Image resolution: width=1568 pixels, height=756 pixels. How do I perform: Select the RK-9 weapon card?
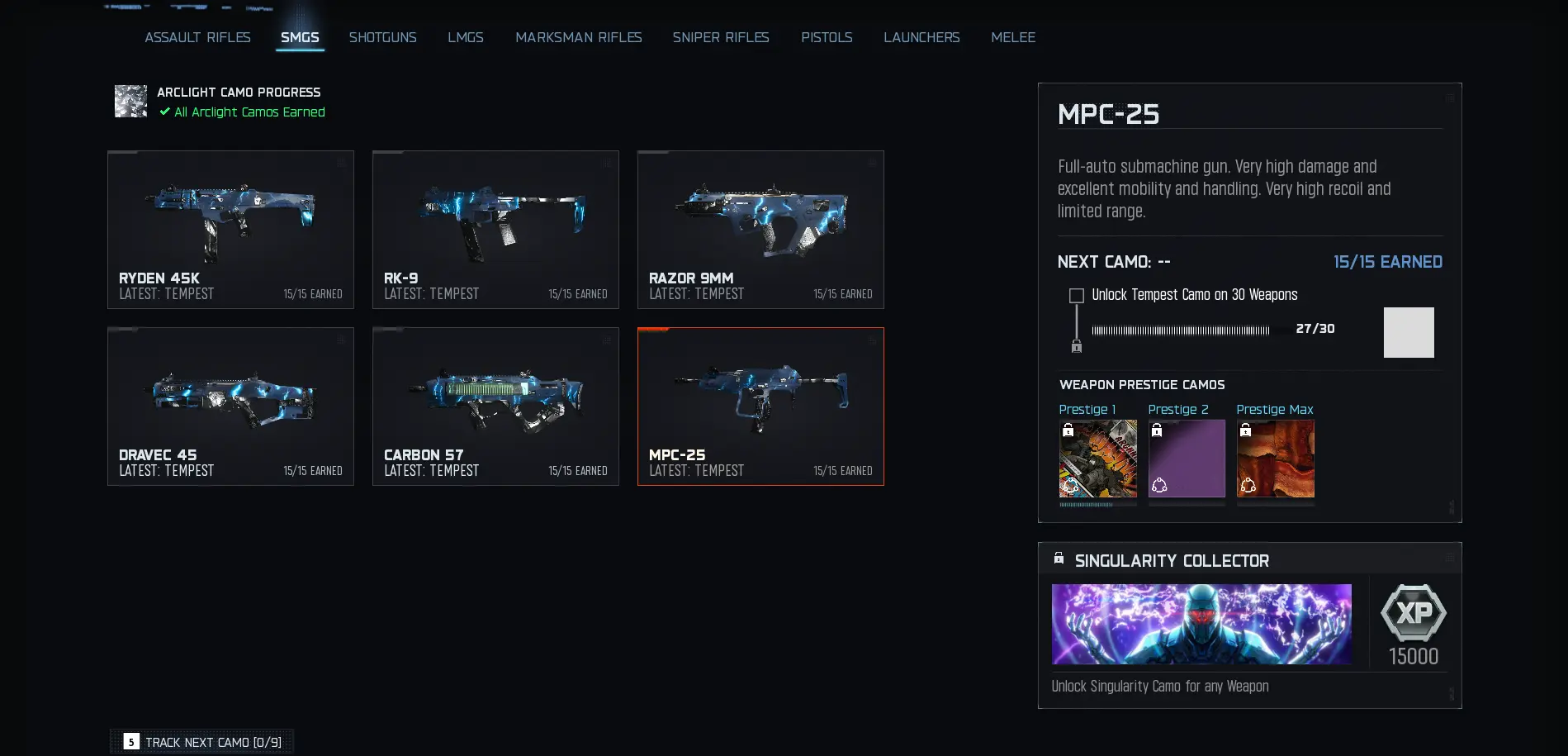coord(495,230)
